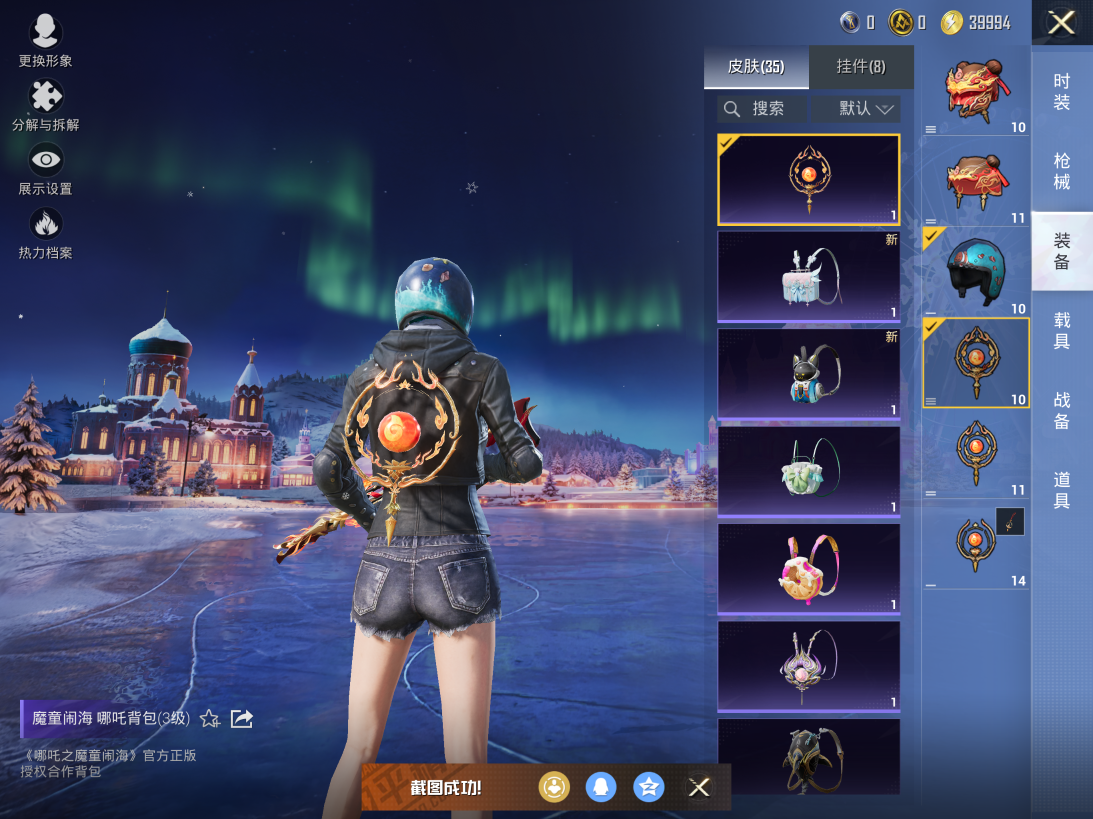Screen dimensions: 1093x819
Task: Dismiss the 截图成功 screenshot banner
Action: (699, 787)
